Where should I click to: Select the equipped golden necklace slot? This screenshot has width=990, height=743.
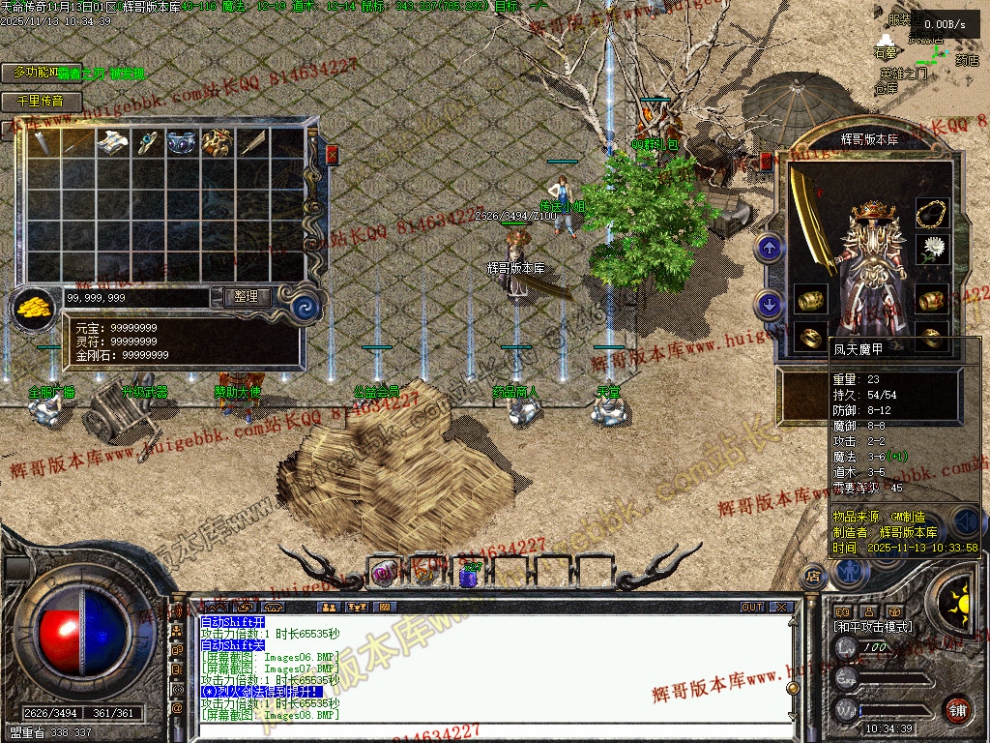coord(931,213)
